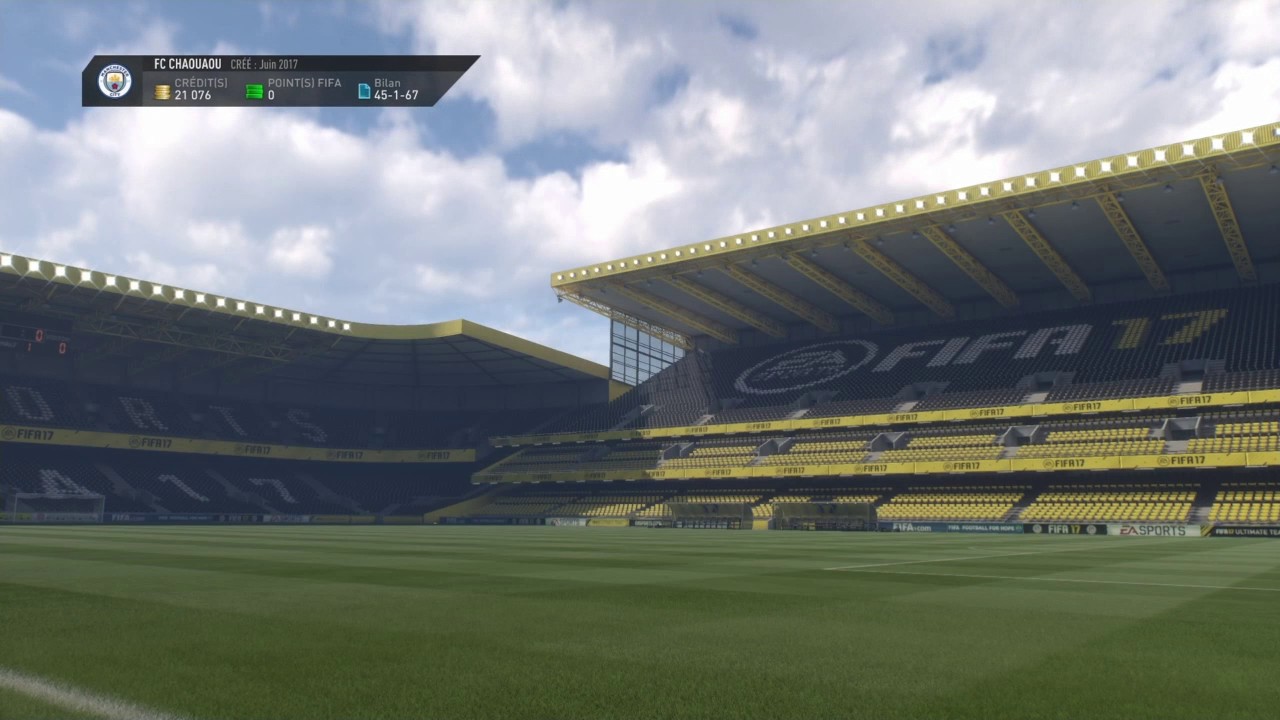Click the Manchester City club crest
This screenshot has width=1280, height=720.
coord(115,81)
